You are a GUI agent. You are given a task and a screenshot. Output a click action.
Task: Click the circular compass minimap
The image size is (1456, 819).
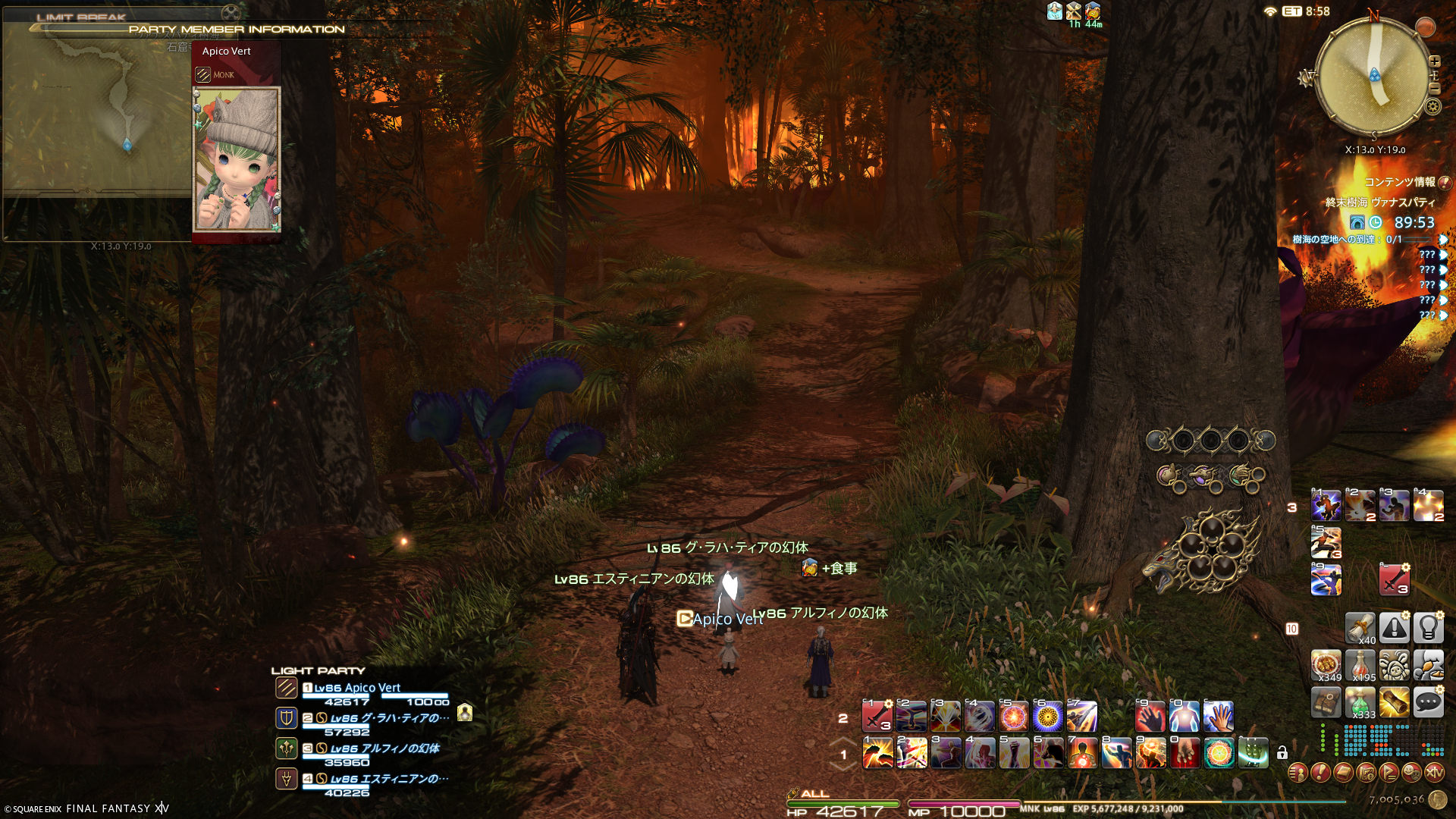tap(1373, 76)
